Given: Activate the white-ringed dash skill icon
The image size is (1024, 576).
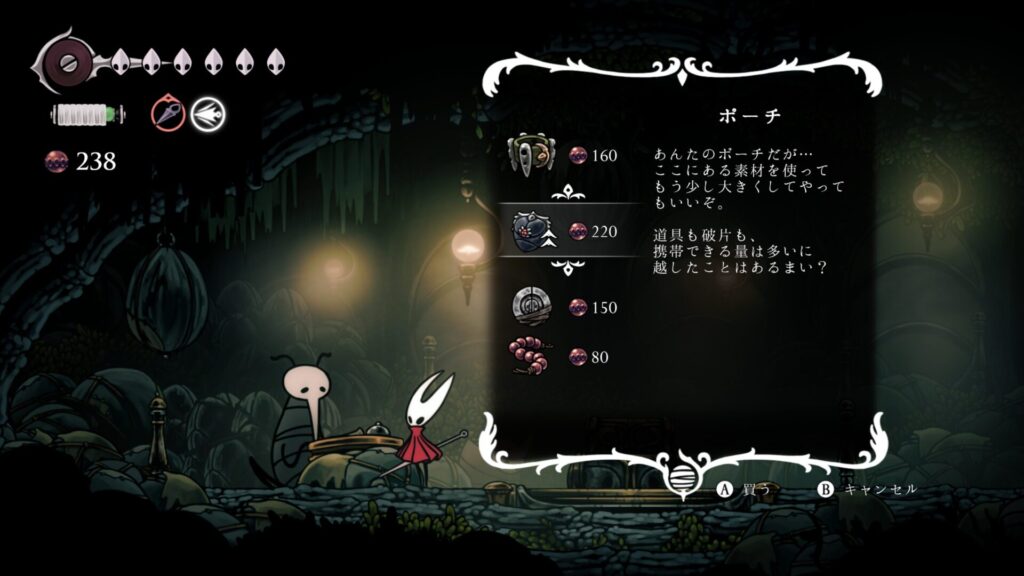Looking at the screenshot, I should point(208,114).
